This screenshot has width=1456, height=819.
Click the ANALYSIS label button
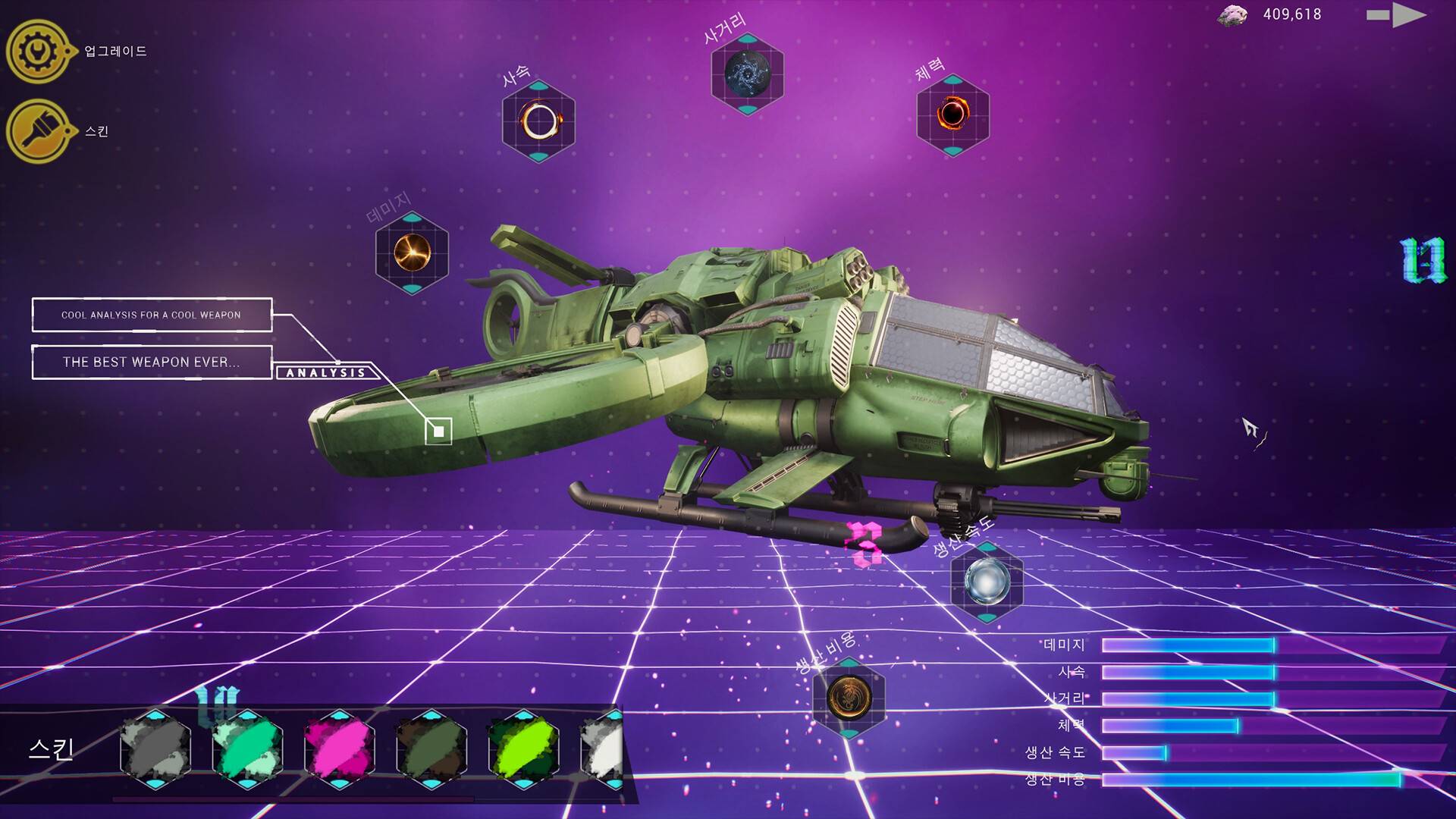(x=326, y=372)
